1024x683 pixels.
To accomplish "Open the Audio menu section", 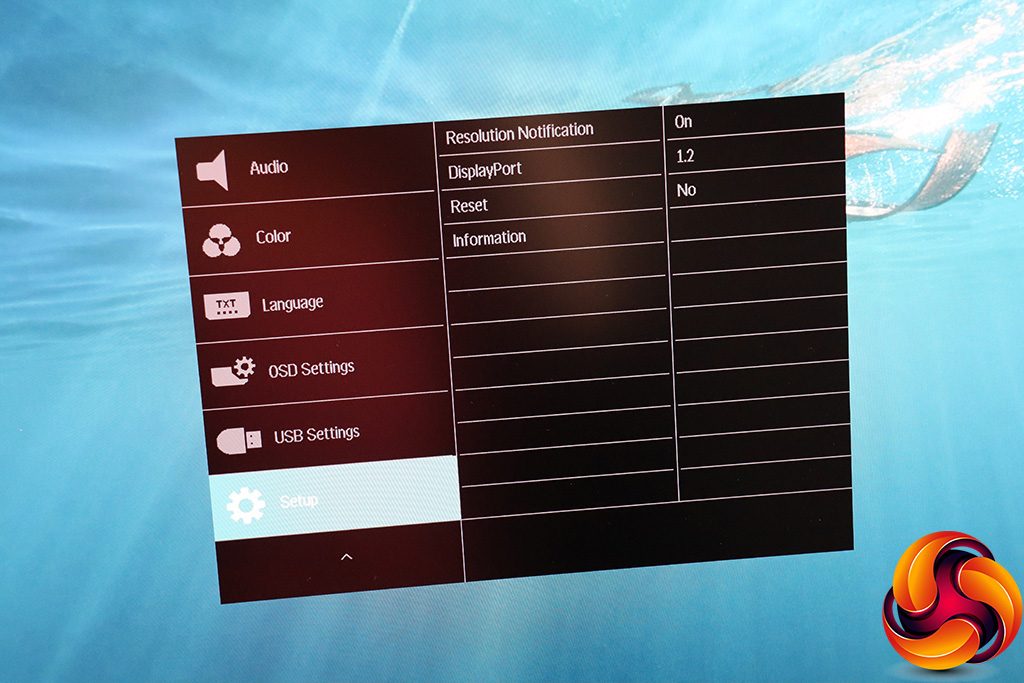I will tap(268, 167).
